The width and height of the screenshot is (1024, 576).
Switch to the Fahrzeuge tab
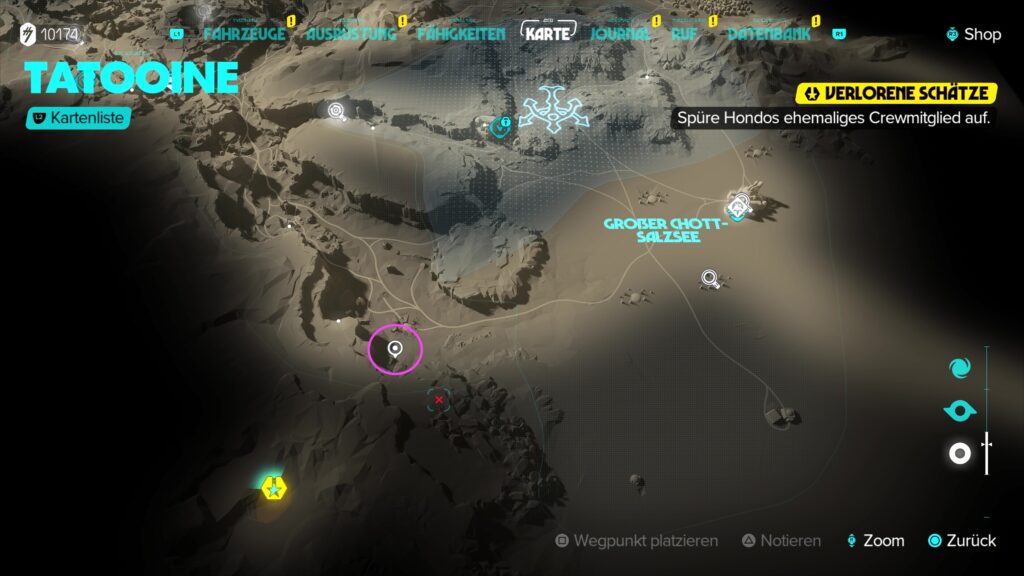[244, 33]
